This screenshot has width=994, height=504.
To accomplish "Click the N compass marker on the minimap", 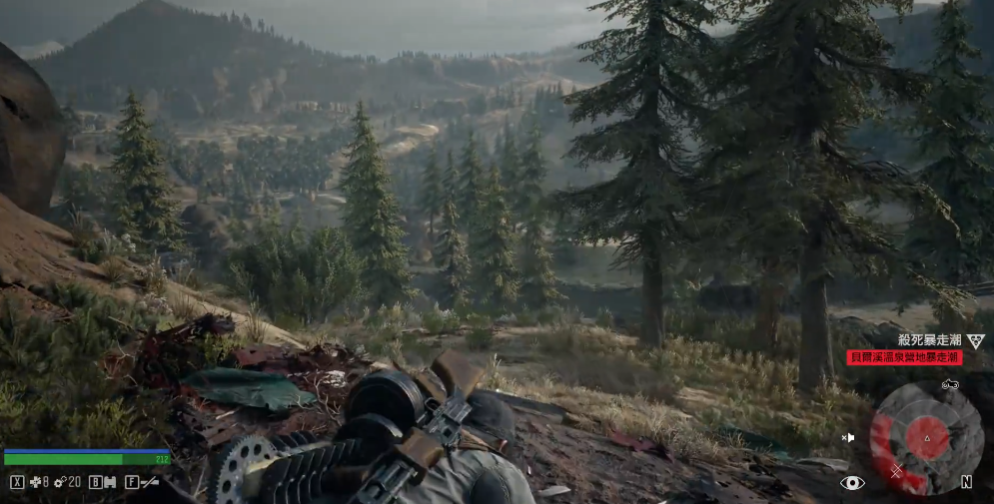I will (967, 482).
